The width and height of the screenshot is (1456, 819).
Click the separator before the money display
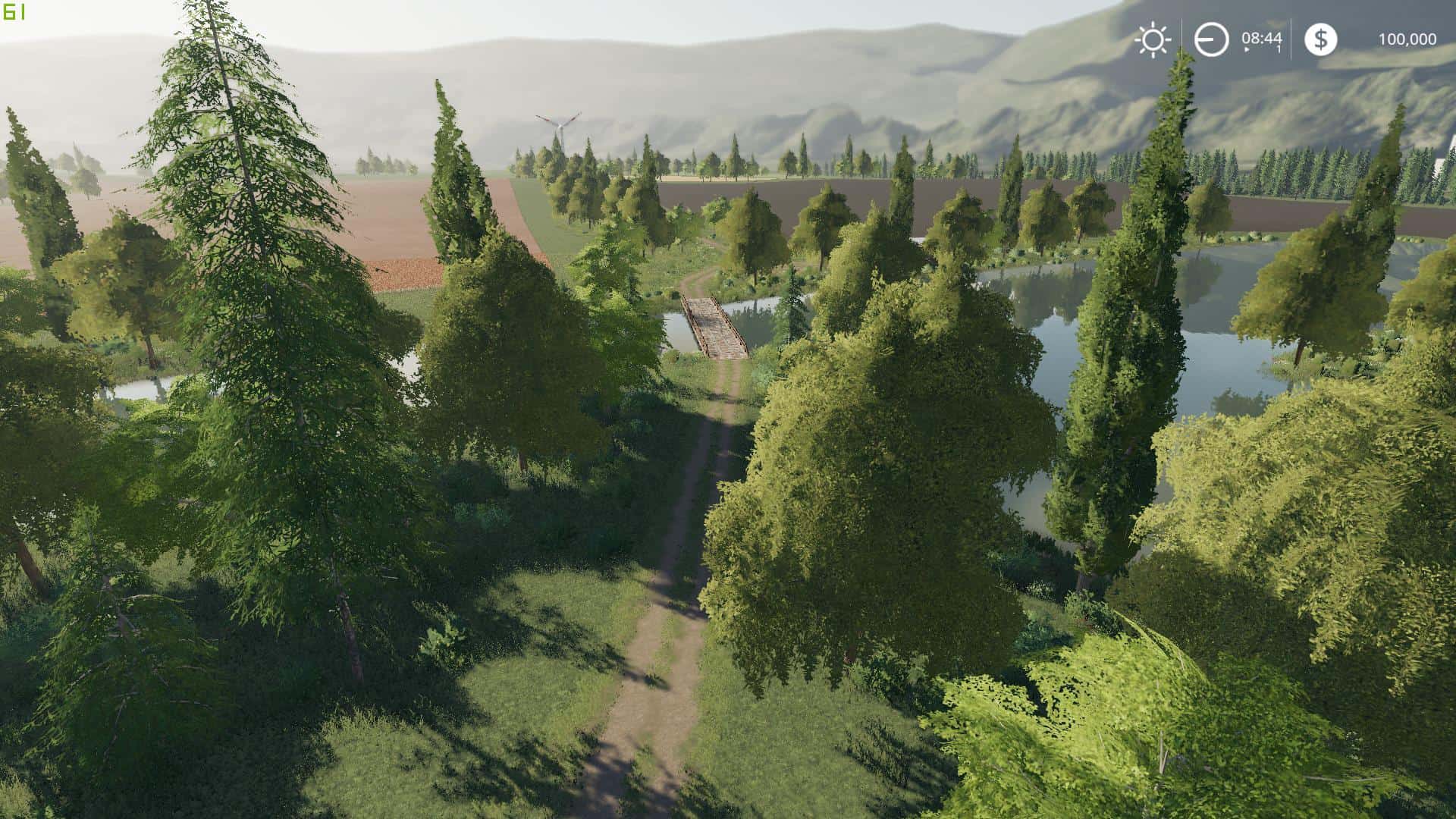[x=1291, y=39]
